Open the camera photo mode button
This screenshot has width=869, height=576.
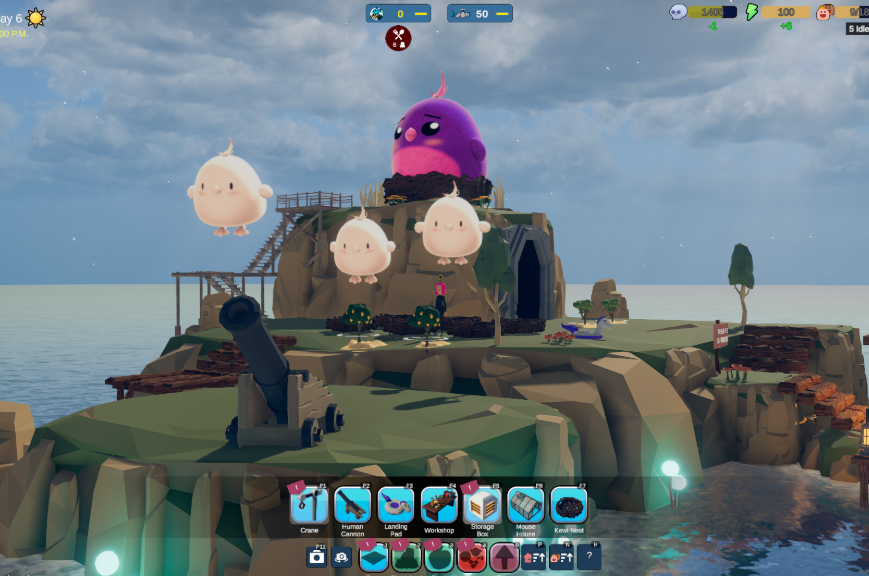[317, 557]
